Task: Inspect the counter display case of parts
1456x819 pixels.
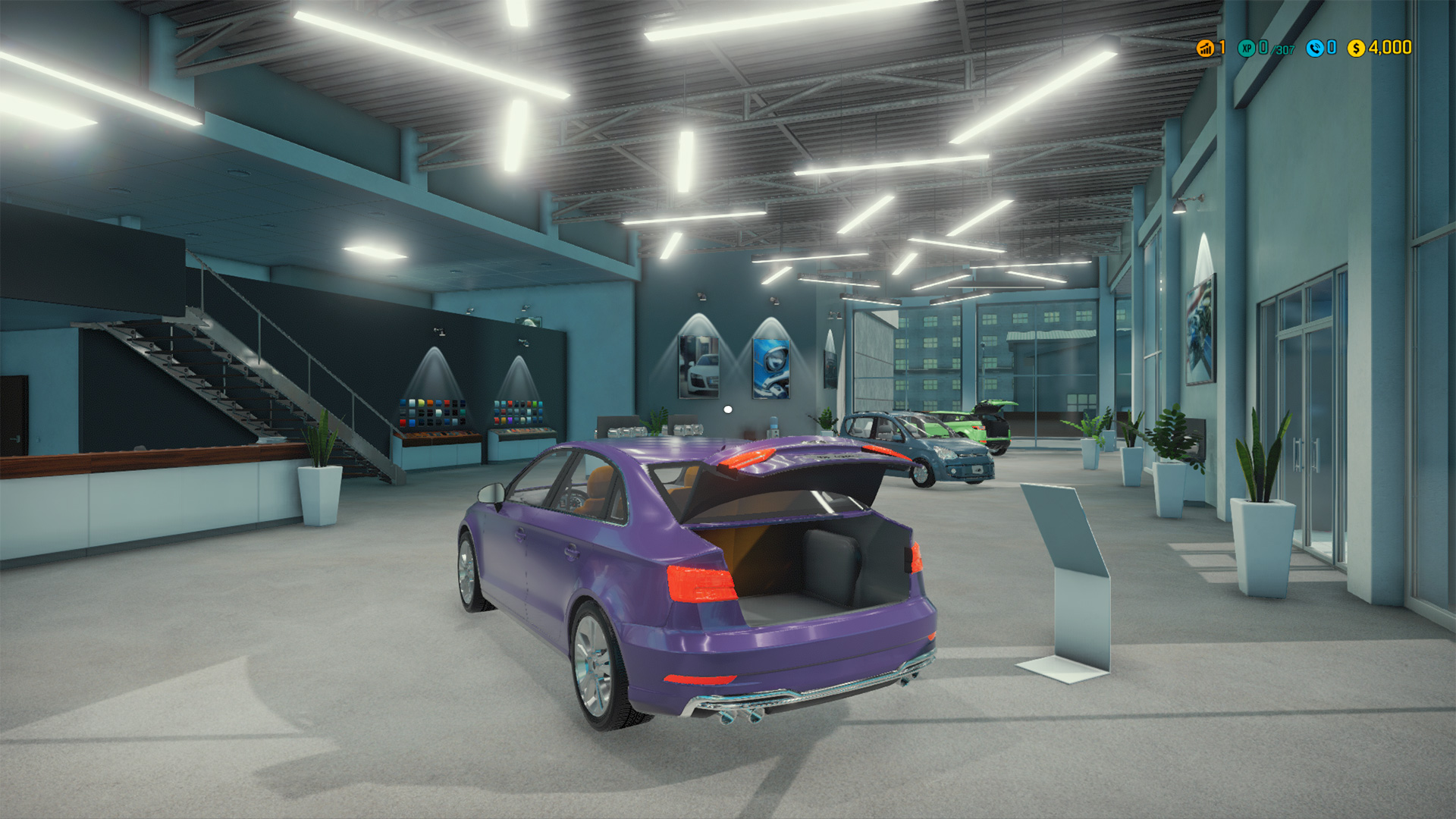Action: 436,438
